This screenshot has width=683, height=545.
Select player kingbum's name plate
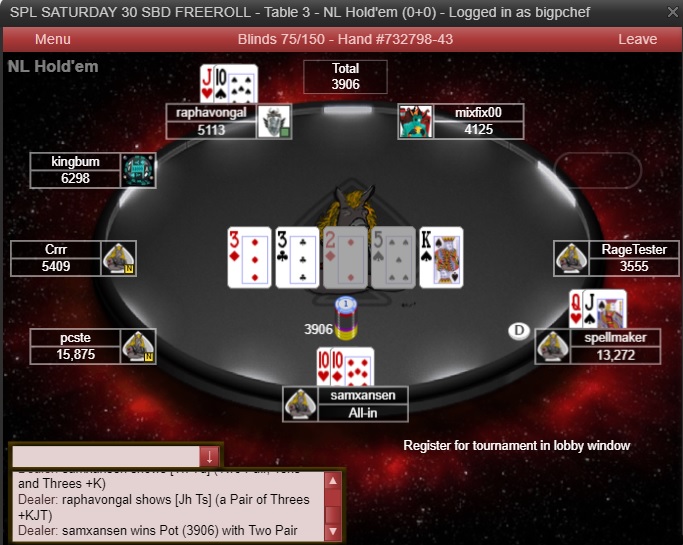75,161
